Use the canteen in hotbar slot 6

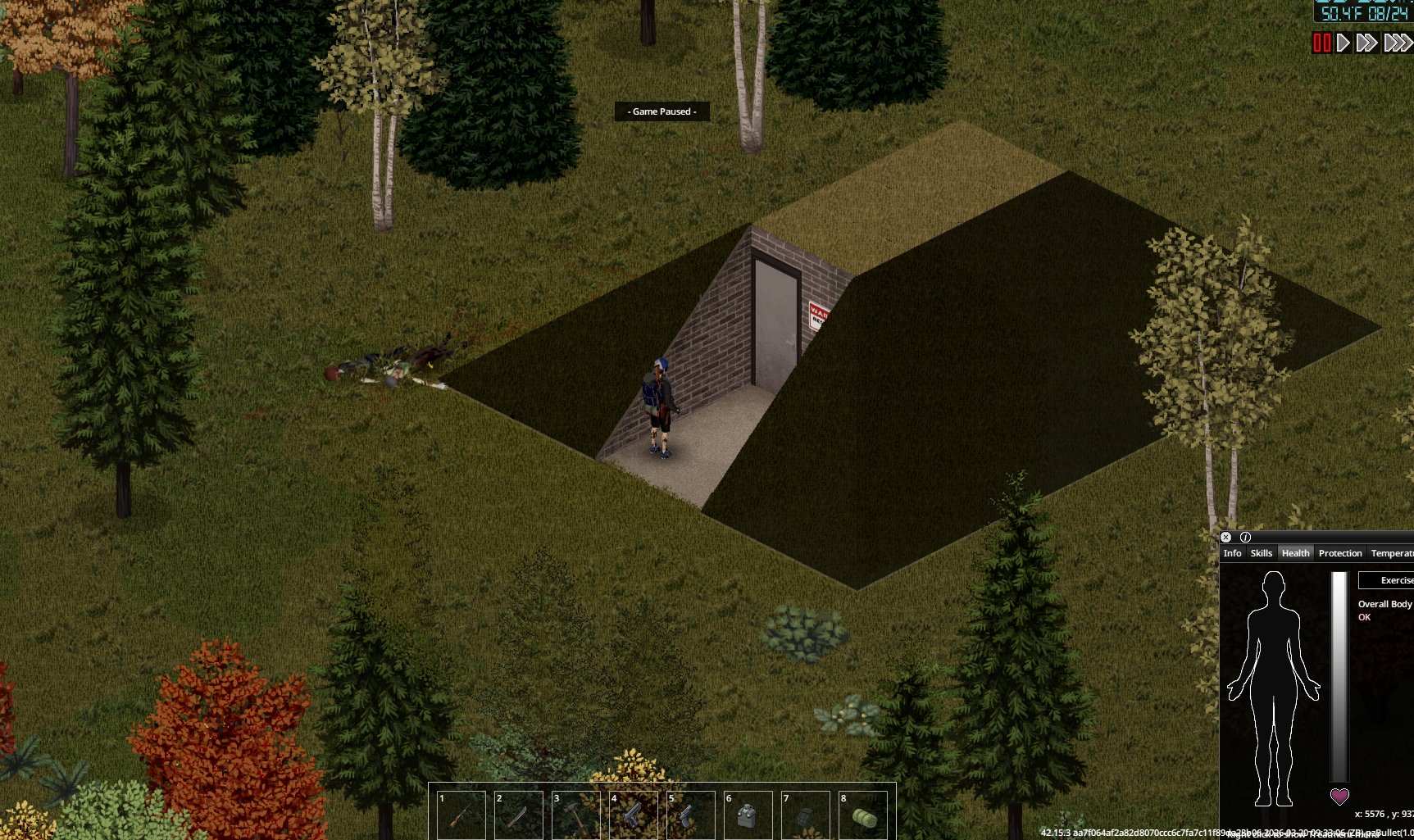pyautogui.click(x=748, y=815)
